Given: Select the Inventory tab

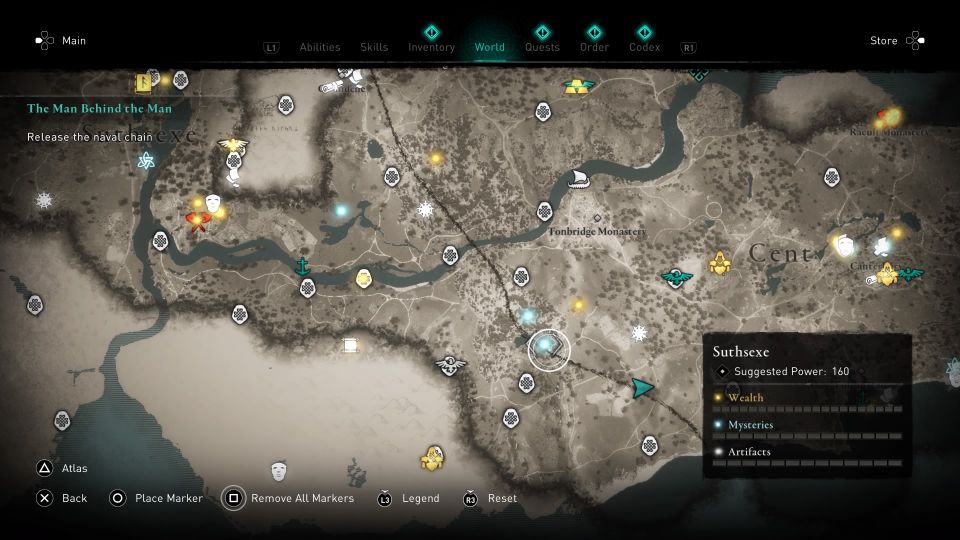Looking at the screenshot, I should (x=431, y=47).
